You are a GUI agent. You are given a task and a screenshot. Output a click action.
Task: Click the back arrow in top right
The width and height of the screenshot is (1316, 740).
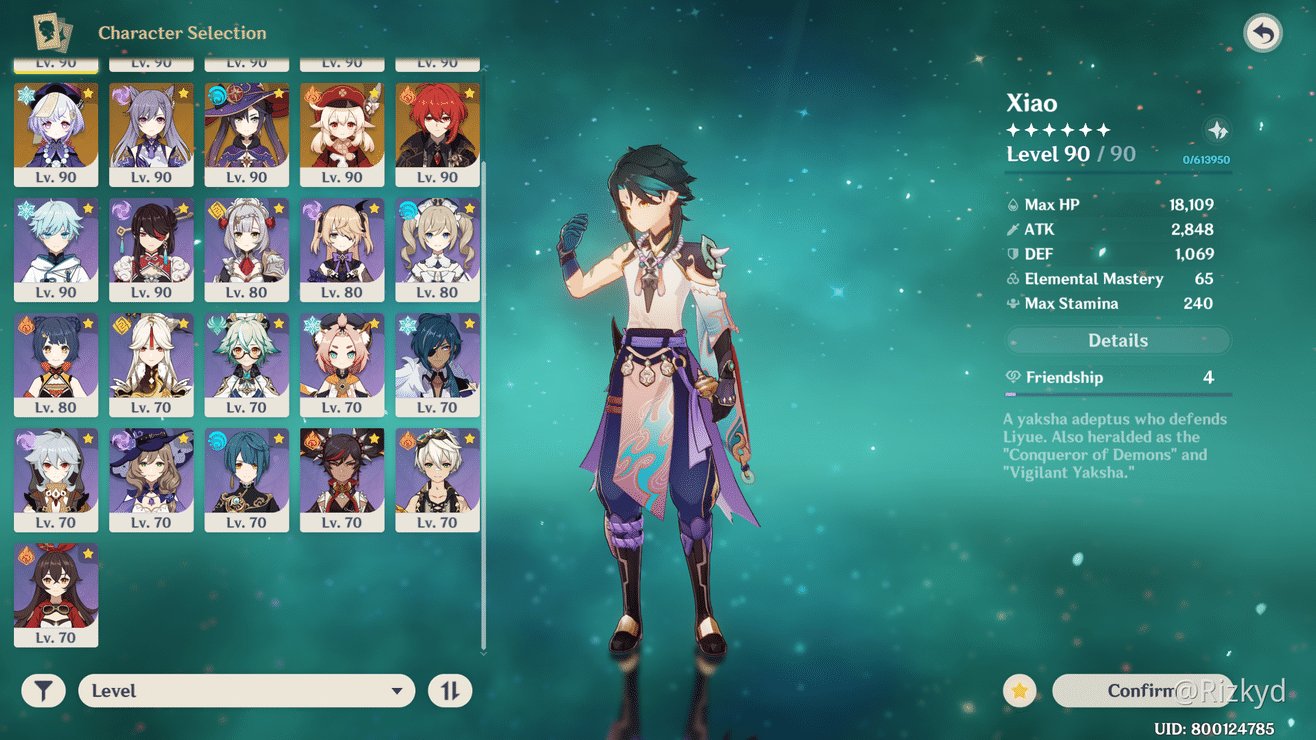(1262, 32)
